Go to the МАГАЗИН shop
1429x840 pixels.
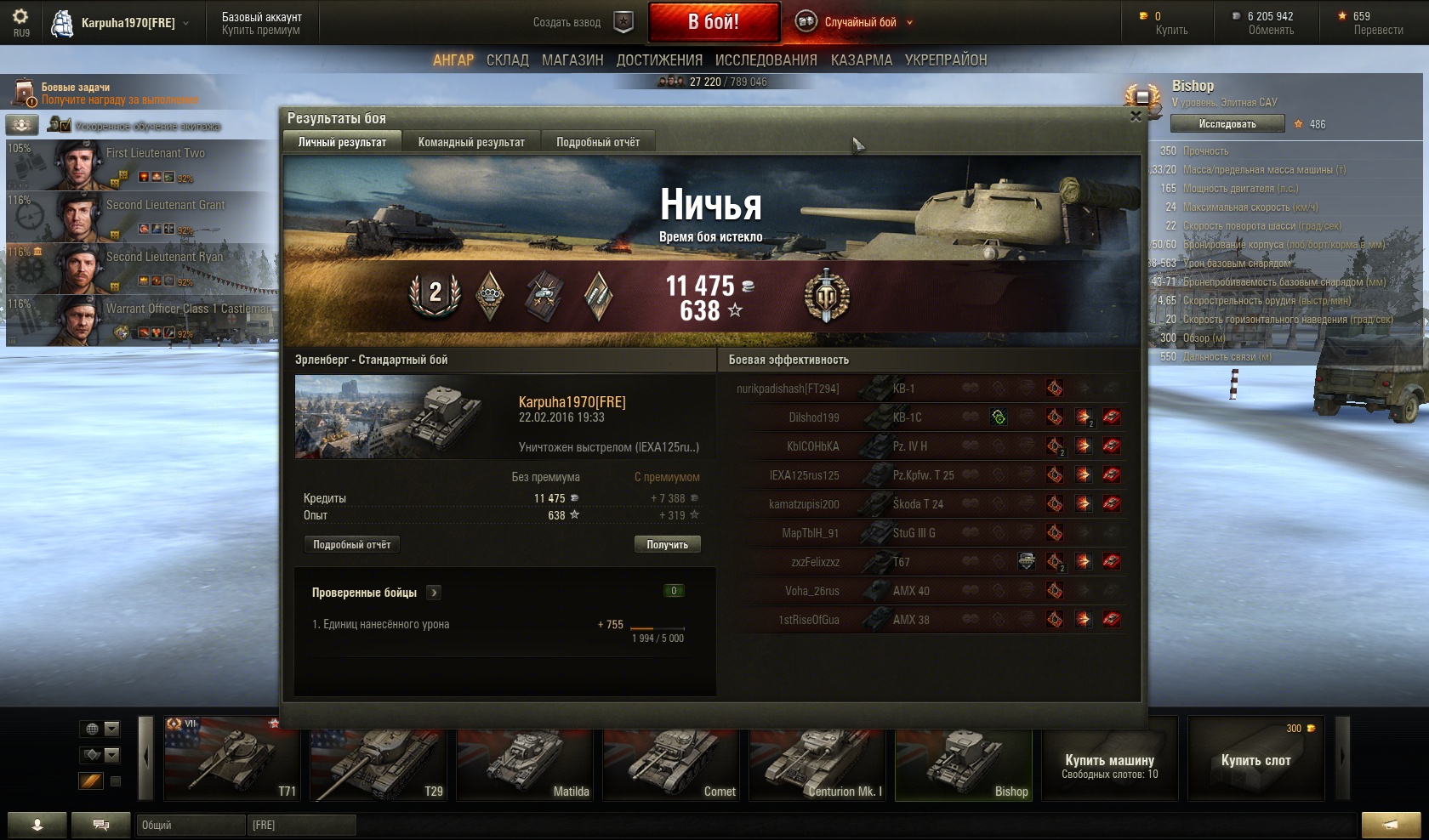point(572,60)
